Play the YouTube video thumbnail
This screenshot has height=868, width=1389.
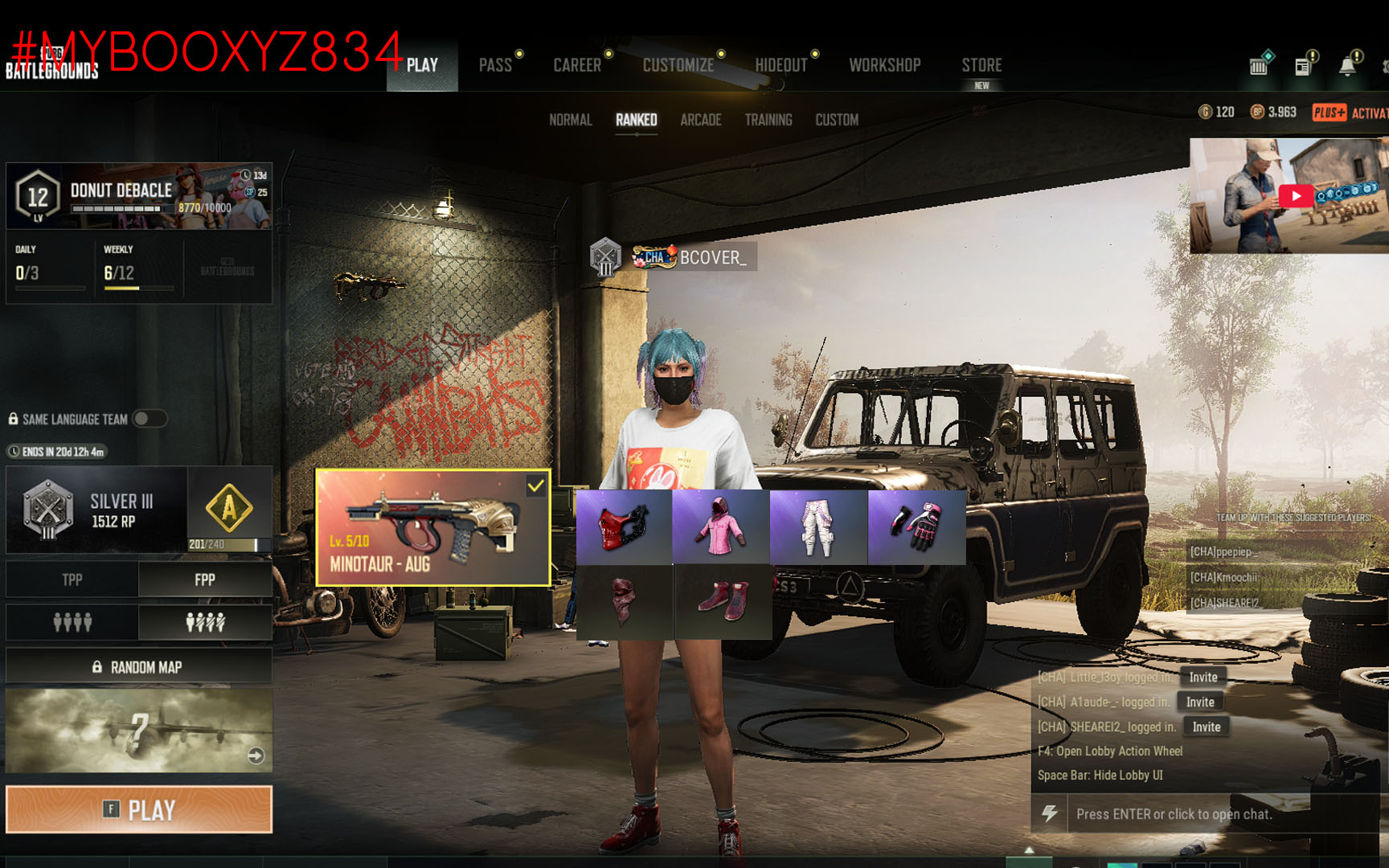(1295, 196)
